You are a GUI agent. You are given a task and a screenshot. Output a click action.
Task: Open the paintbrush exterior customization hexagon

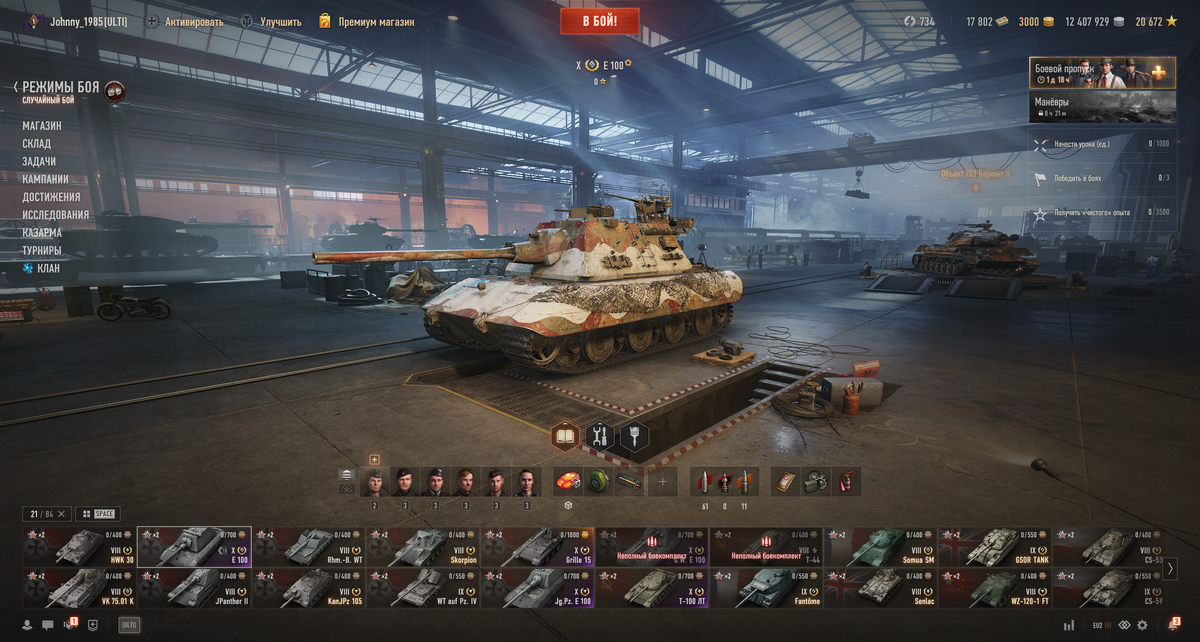coord(634,436)
